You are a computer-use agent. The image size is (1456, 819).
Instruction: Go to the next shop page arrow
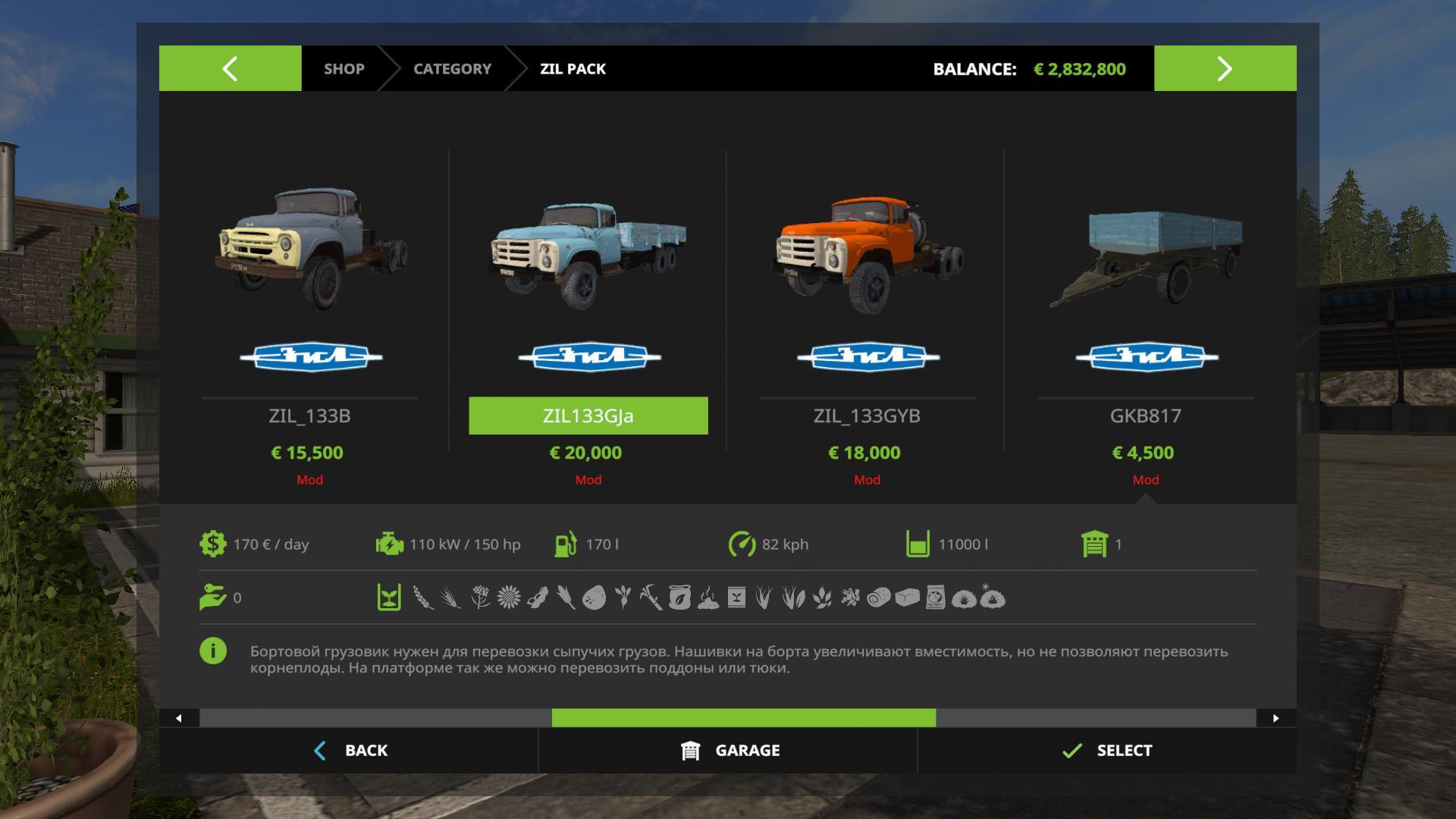[x=1225, y=68]
